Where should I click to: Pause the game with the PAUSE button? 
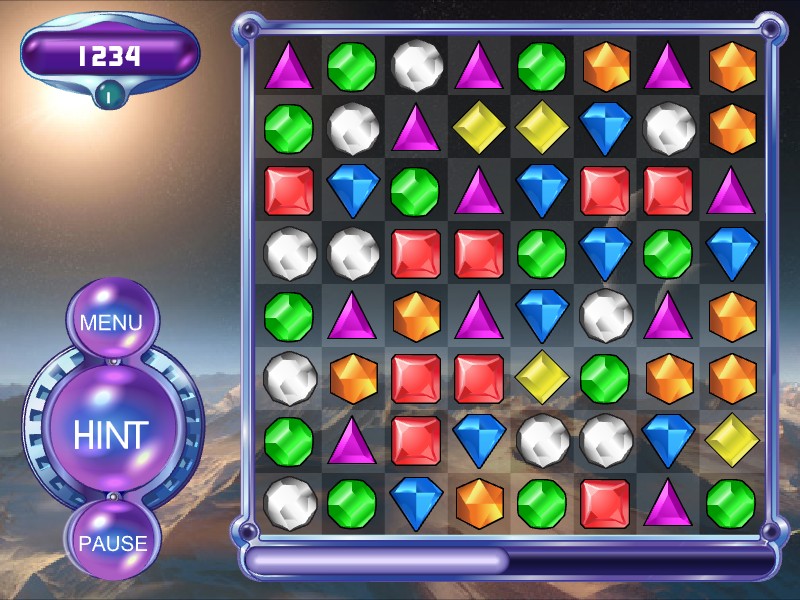[113, 543]
